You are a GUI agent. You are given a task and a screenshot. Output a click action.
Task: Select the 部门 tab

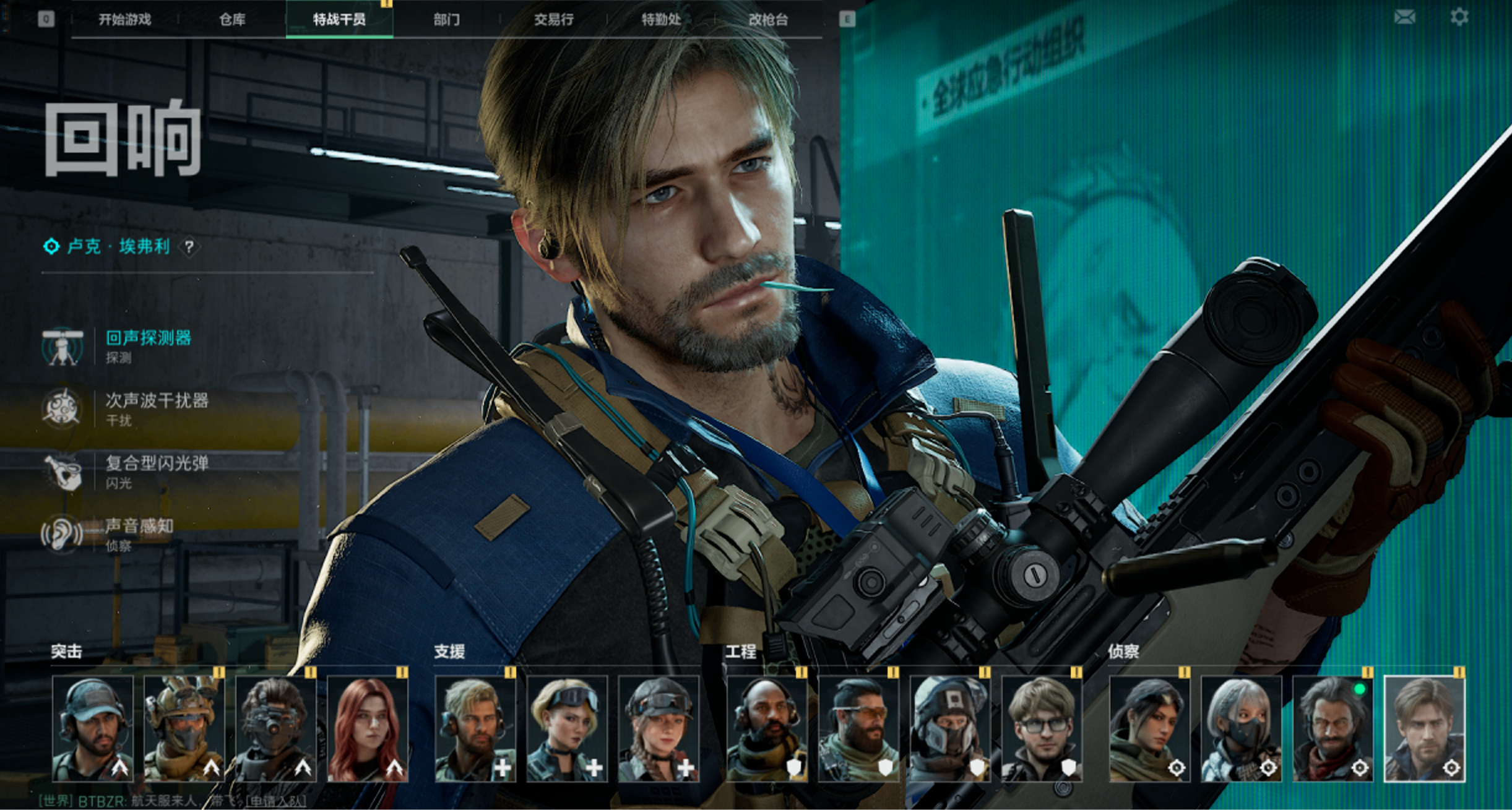coord(446,20)
